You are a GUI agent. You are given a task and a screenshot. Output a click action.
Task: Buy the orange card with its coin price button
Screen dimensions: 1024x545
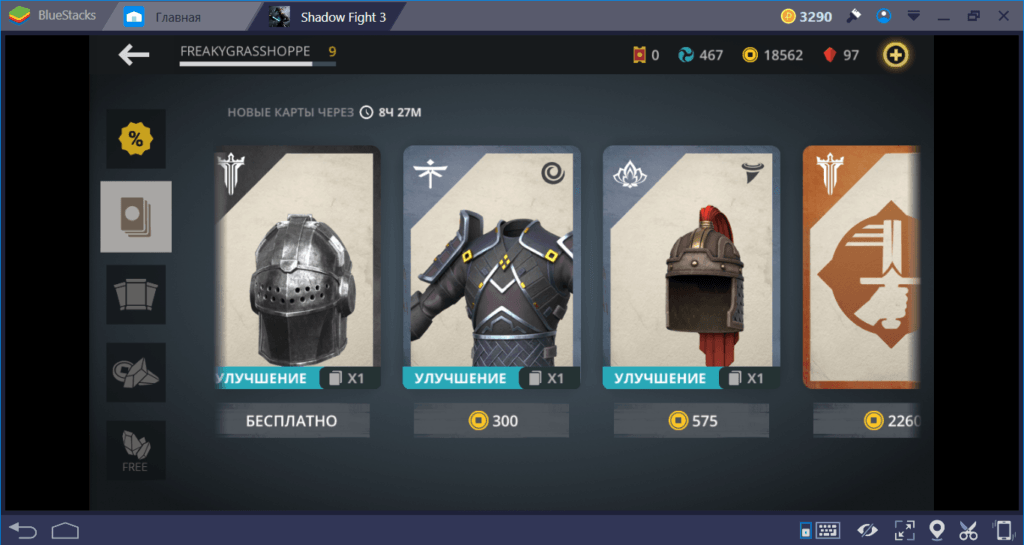point(866,421)
